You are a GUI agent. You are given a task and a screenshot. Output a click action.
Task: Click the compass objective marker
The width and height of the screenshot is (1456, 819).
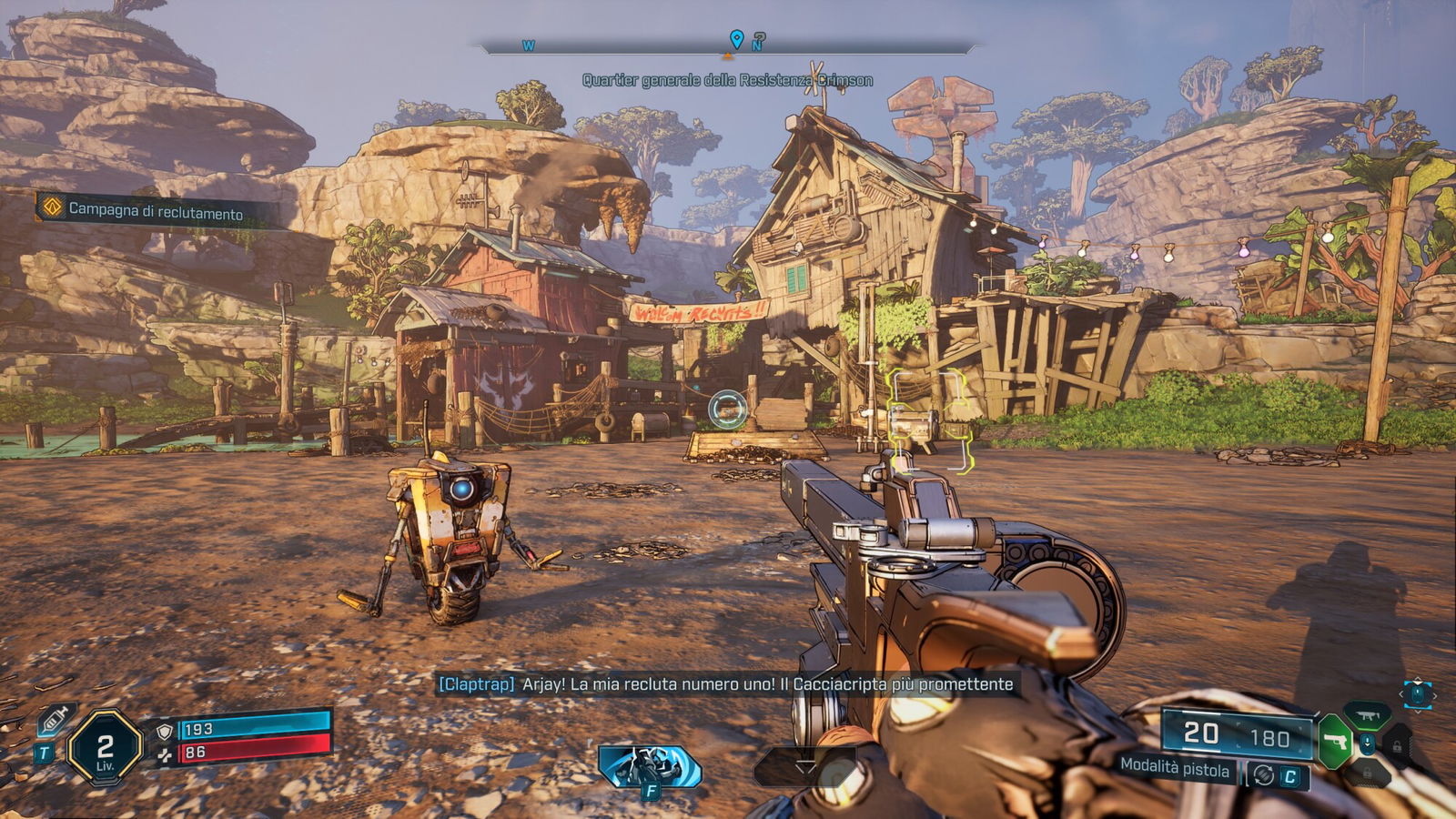(x=736, y=39)
